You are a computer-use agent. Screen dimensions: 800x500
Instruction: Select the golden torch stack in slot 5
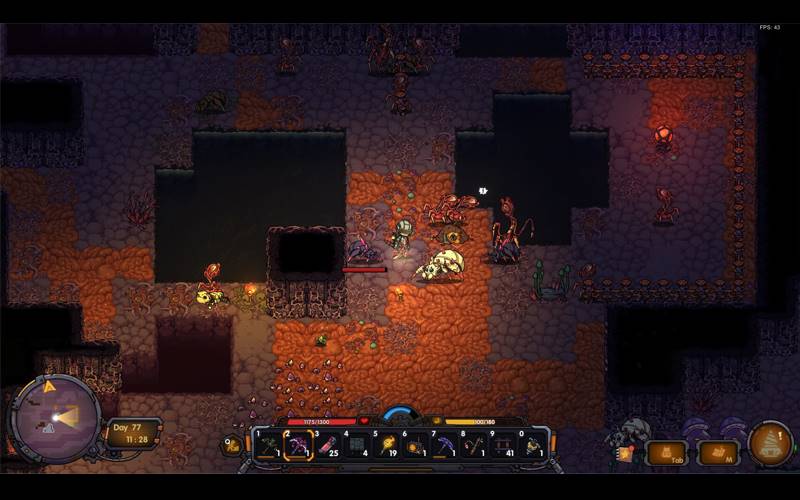pos(387,445)
